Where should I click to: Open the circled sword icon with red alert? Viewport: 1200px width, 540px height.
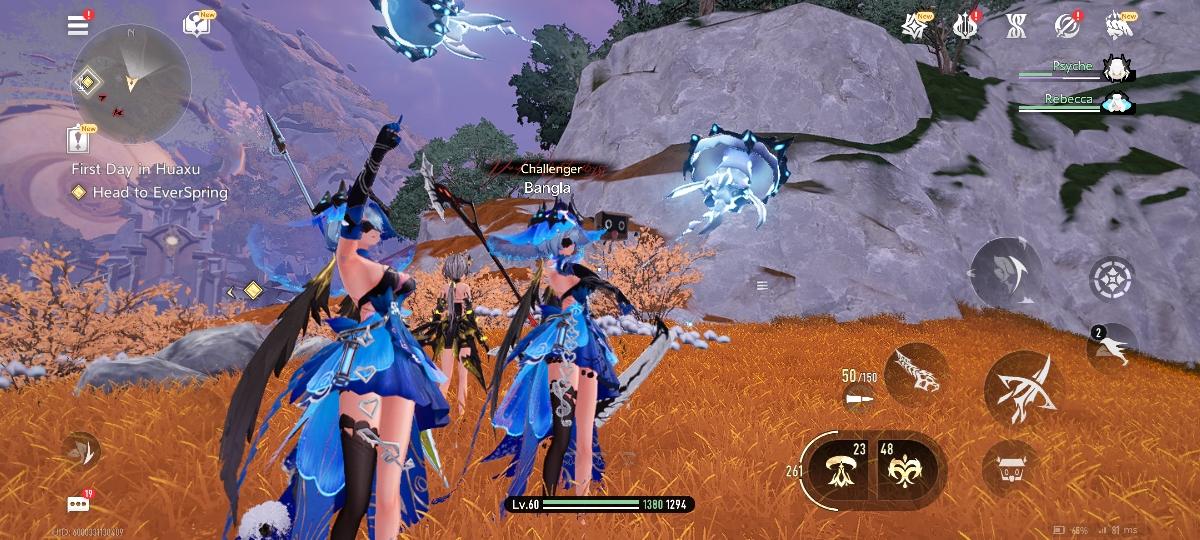tap(1066, 26)
